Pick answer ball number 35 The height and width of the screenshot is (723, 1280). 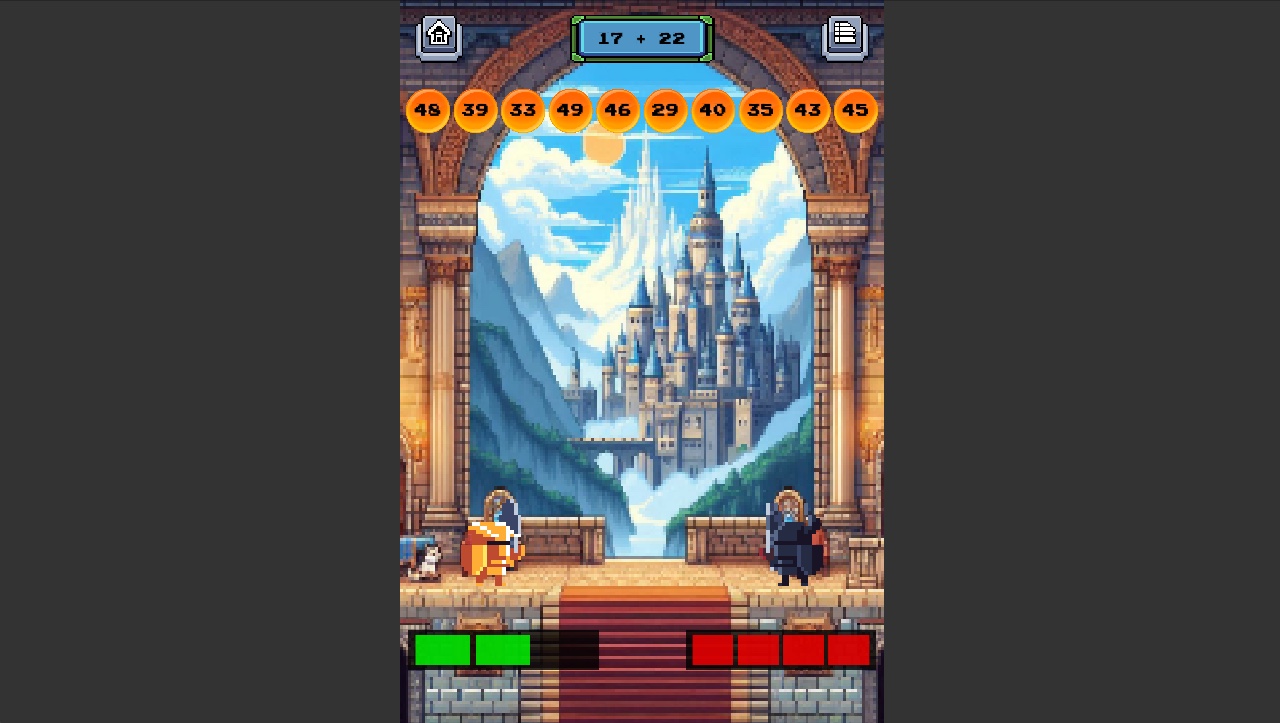point(760,110)
